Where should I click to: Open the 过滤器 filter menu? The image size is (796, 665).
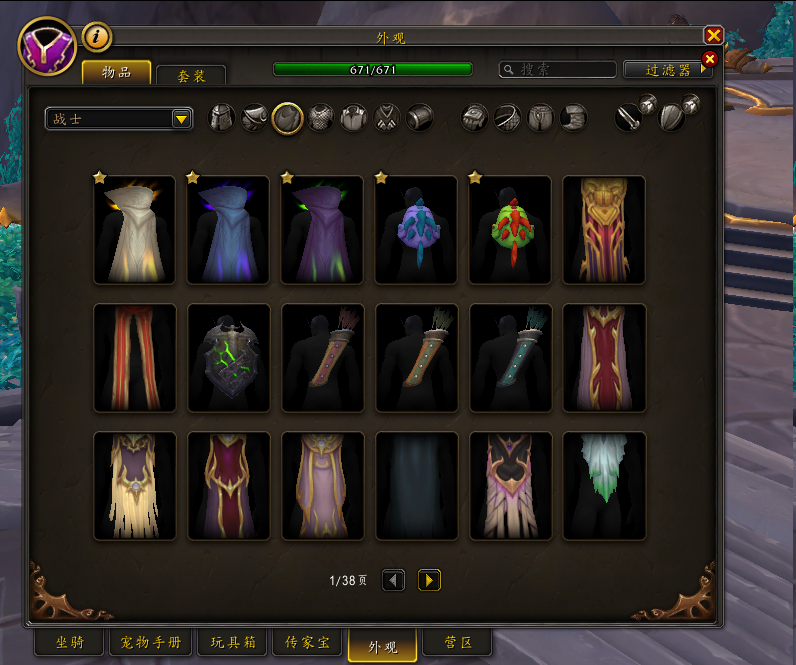pyautogui.click(x=668, y=70)
